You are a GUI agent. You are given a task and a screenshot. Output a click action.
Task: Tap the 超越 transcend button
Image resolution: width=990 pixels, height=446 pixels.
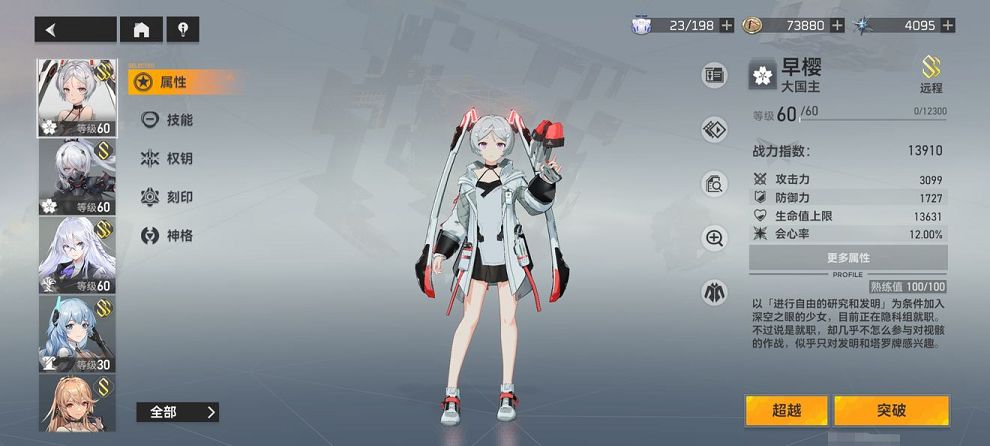click(x=786, y=410)
